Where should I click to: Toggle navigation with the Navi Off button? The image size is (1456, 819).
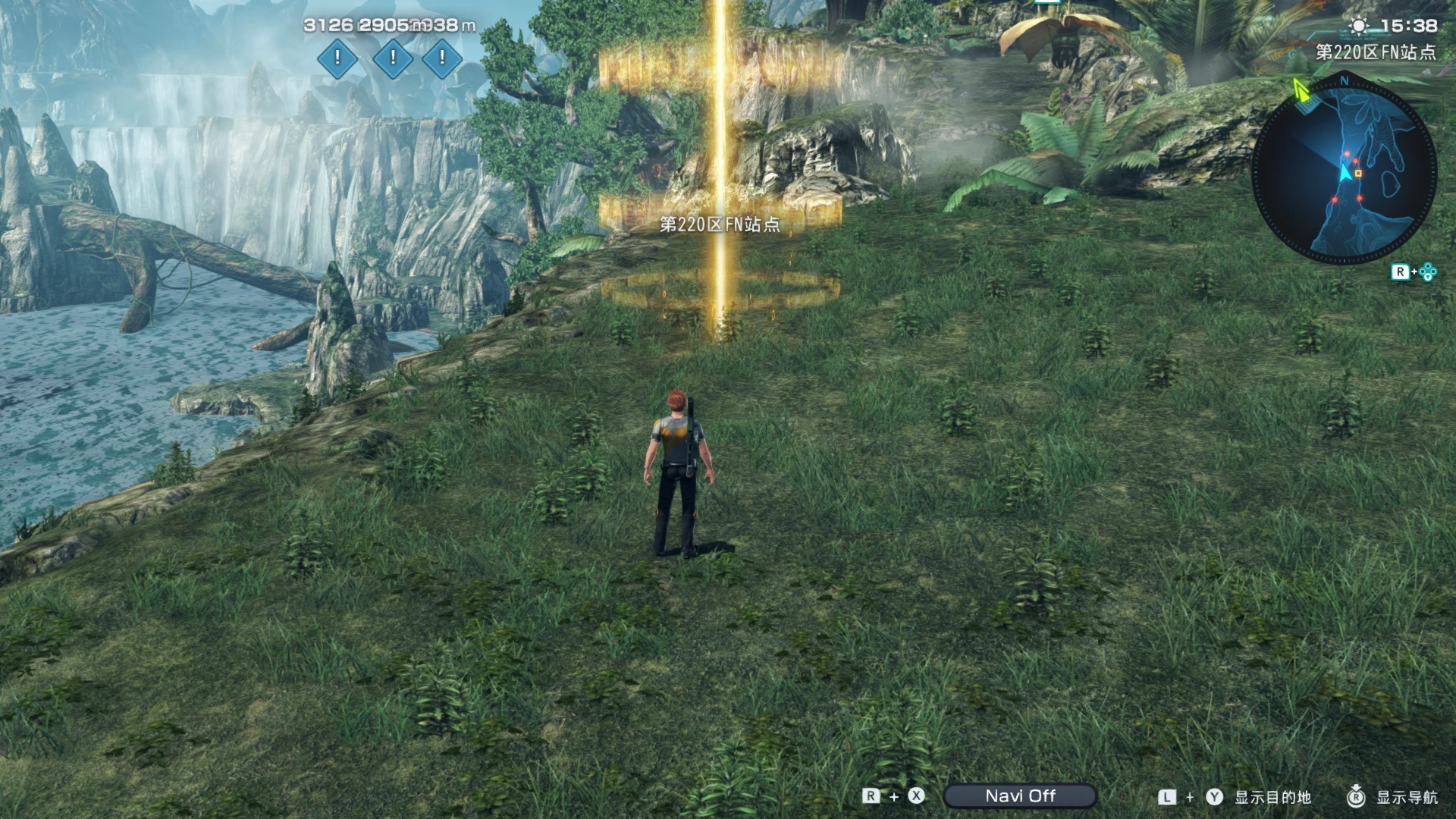point(1018,796)
